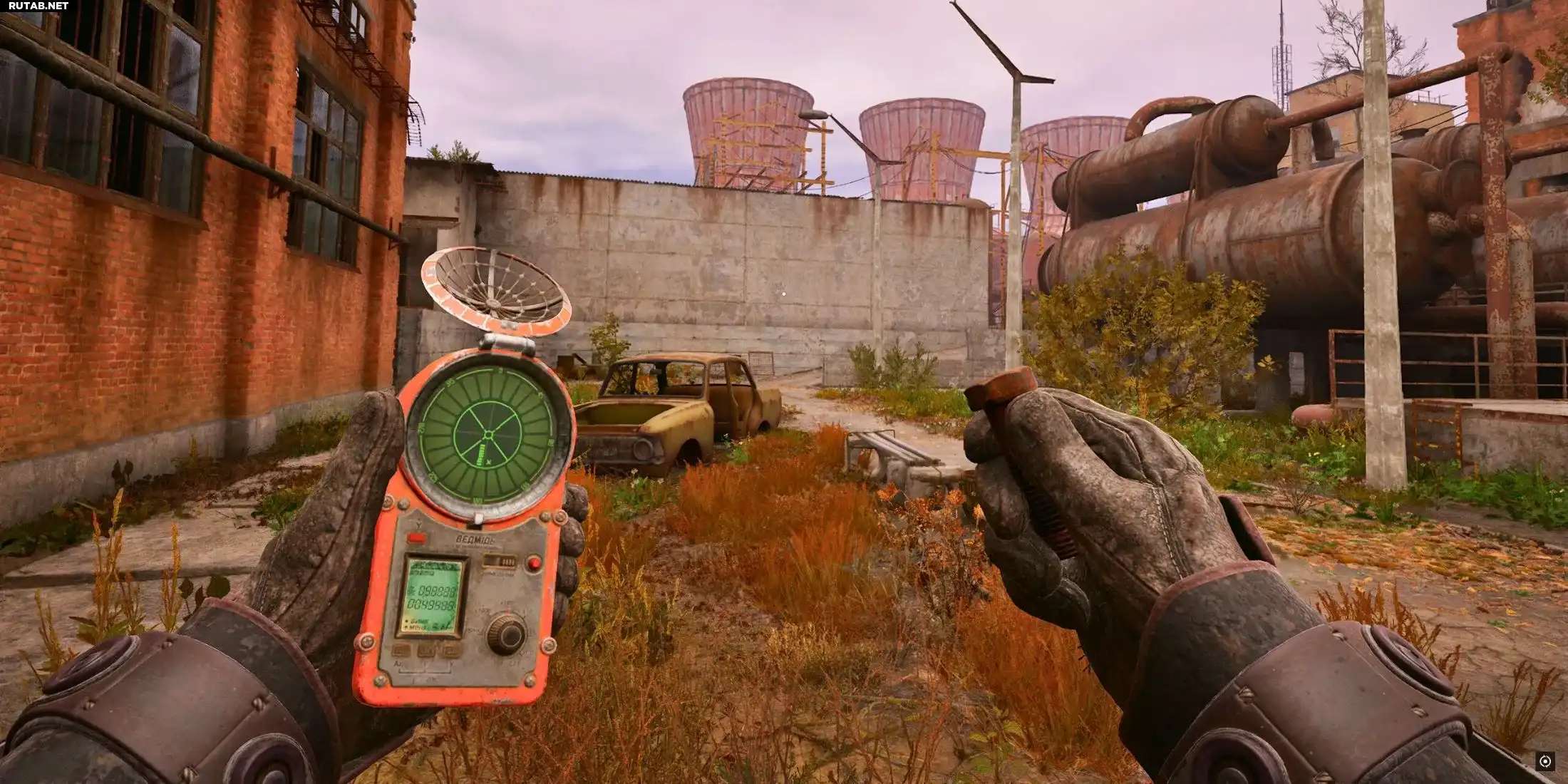
Task: Click the circular arrows icon in the corner
Action: point(1545,762)
